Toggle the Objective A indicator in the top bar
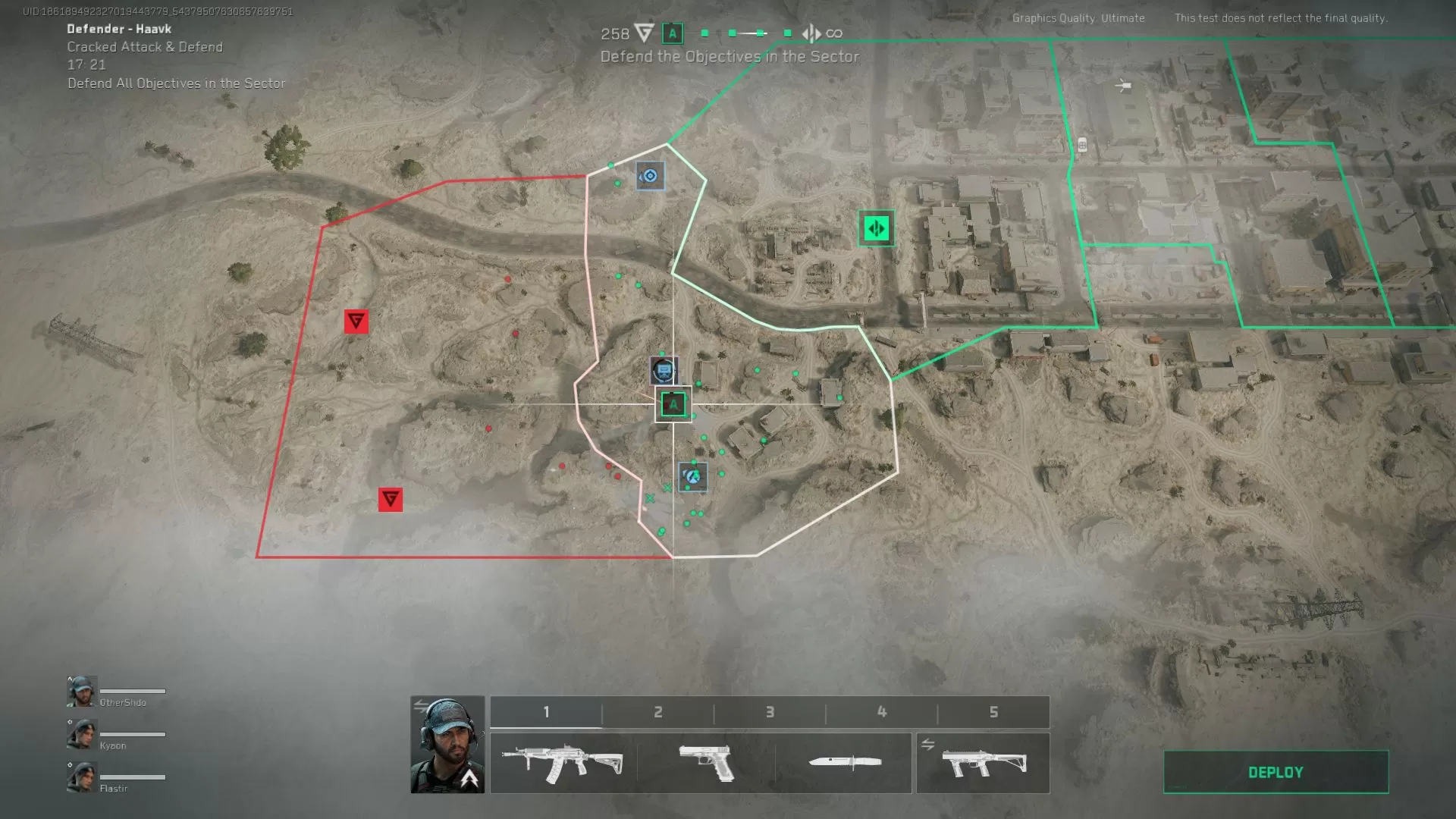The height and width of the screenshot is (819, 1456). 671,33
